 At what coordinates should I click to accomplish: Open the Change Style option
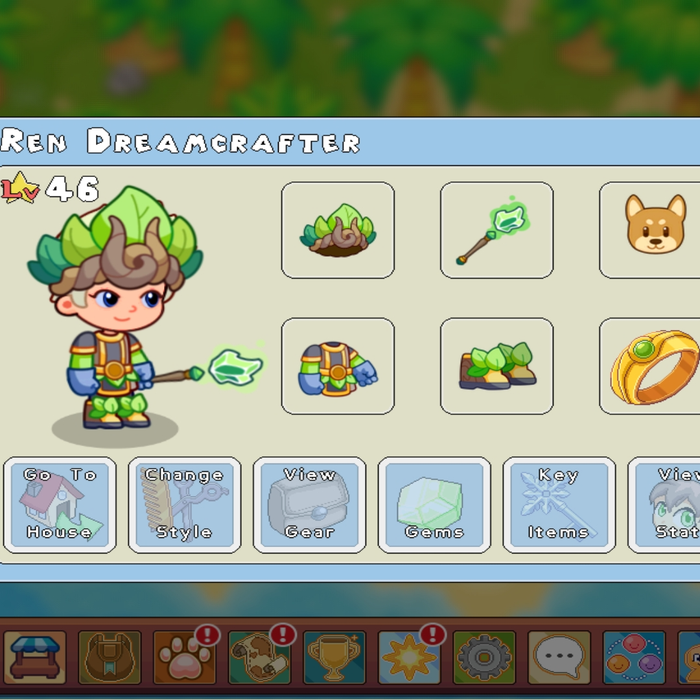point(184,505)
